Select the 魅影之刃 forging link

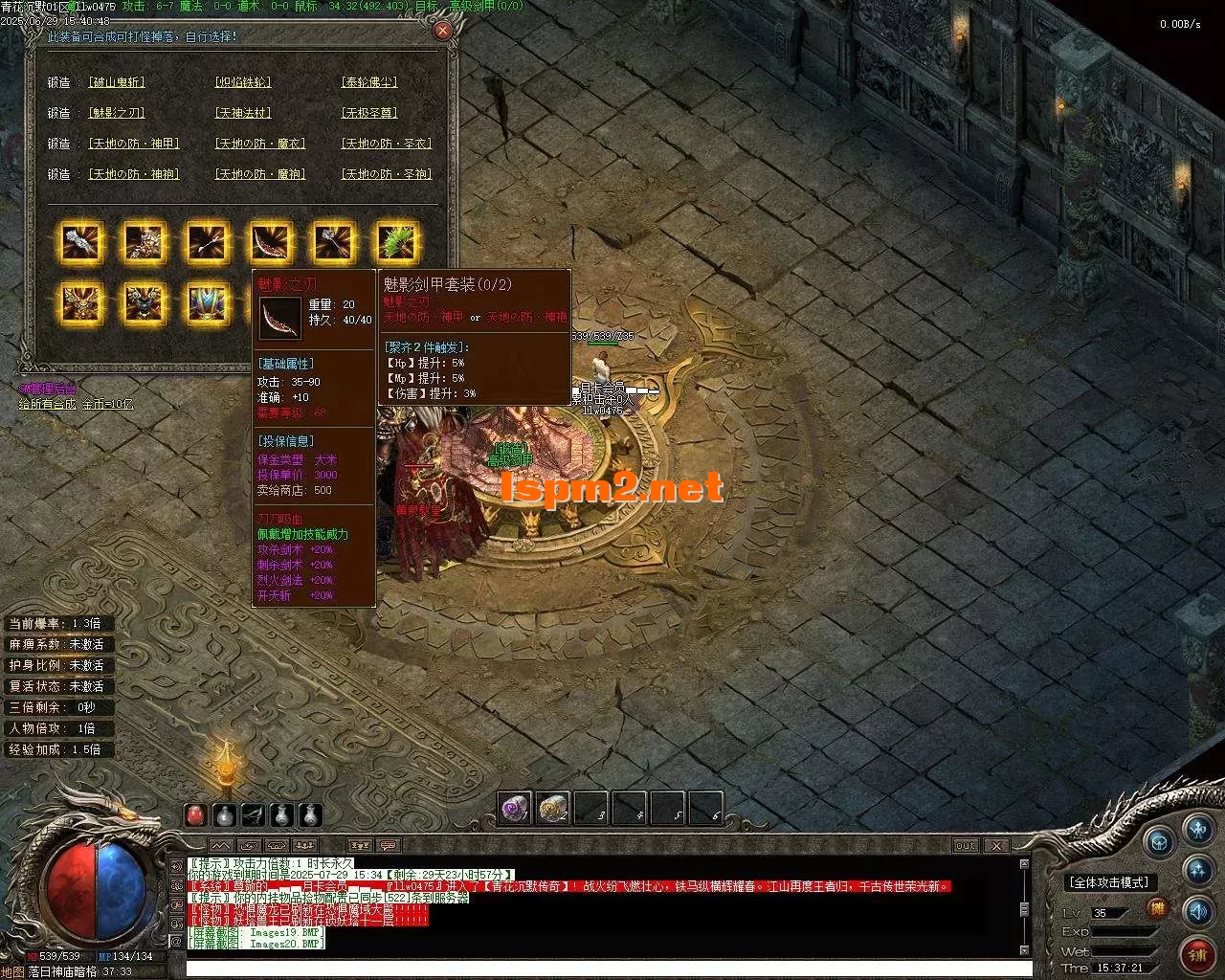pos(117,114)
